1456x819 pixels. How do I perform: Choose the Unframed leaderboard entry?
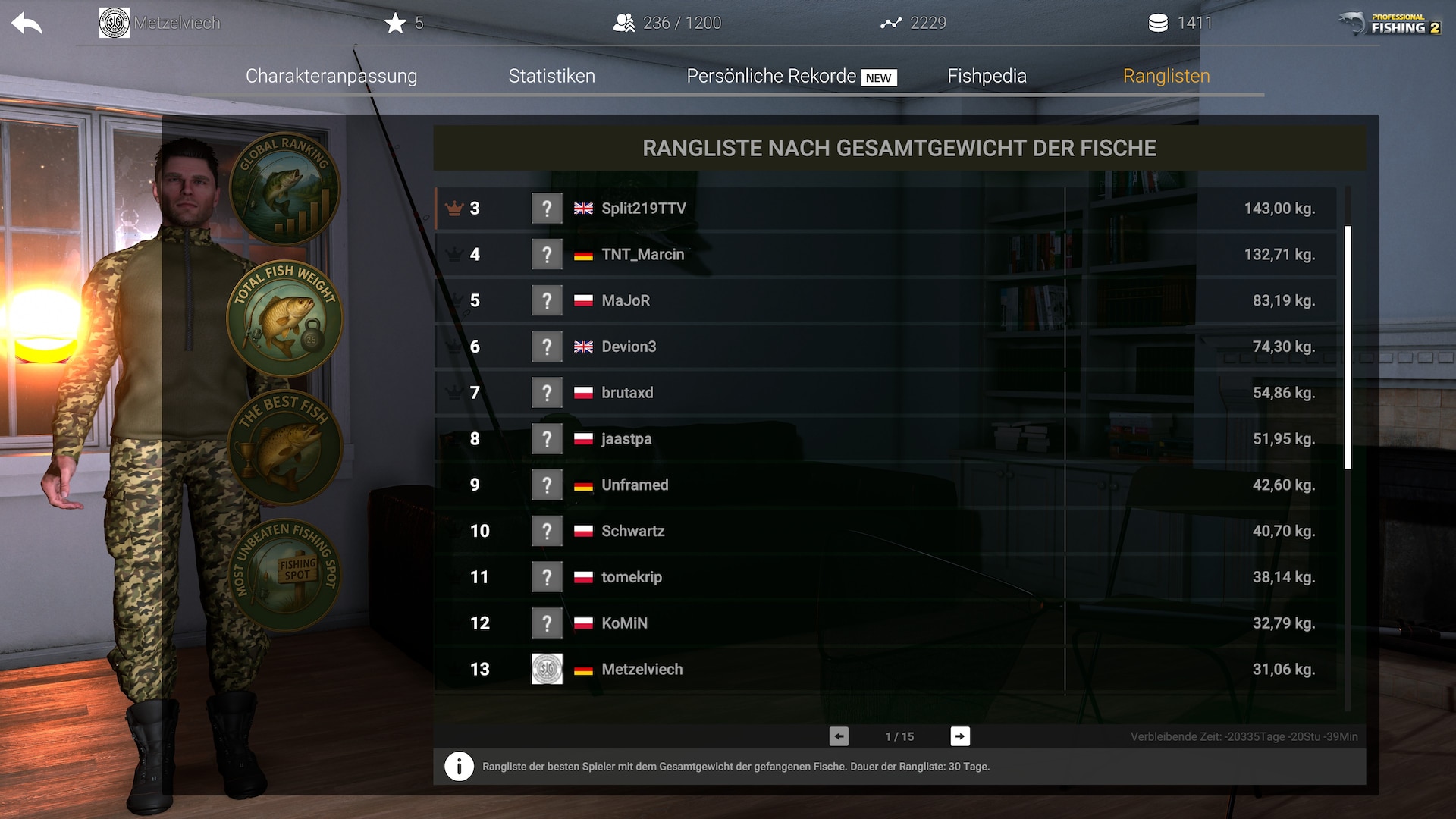pos(886,485)
